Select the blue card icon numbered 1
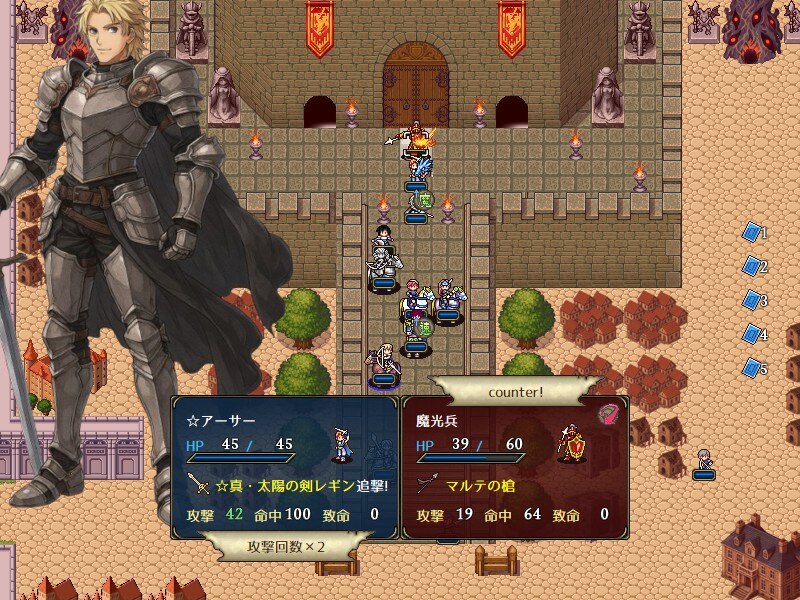This screenshot has width=800, height=600. click(751, 232)
